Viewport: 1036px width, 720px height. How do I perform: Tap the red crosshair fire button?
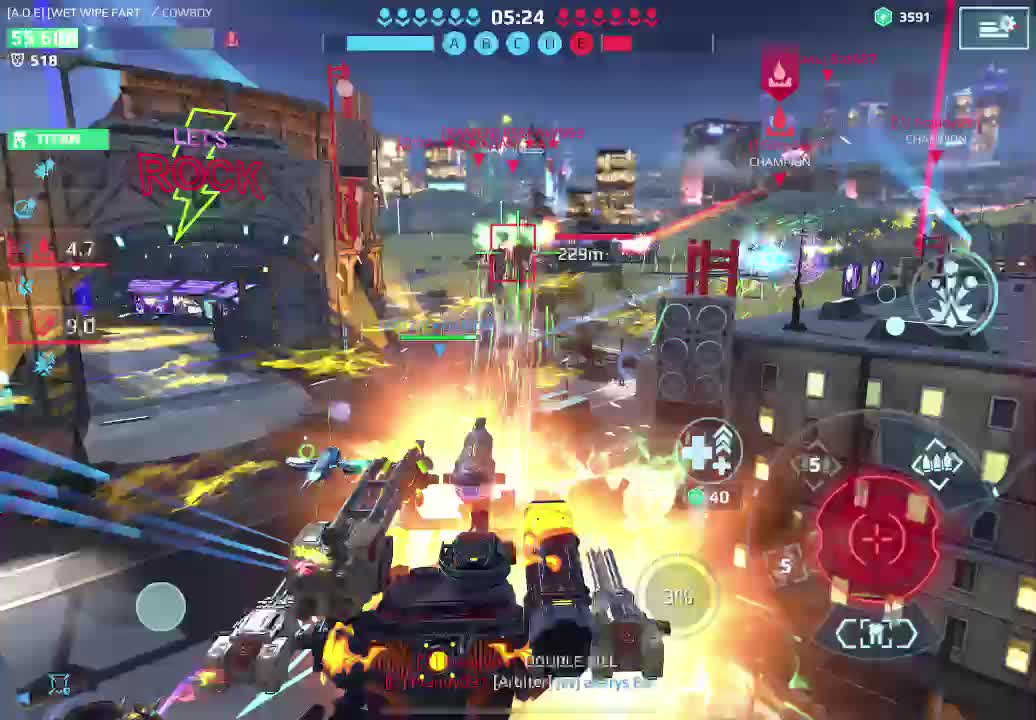coord(877,539)
